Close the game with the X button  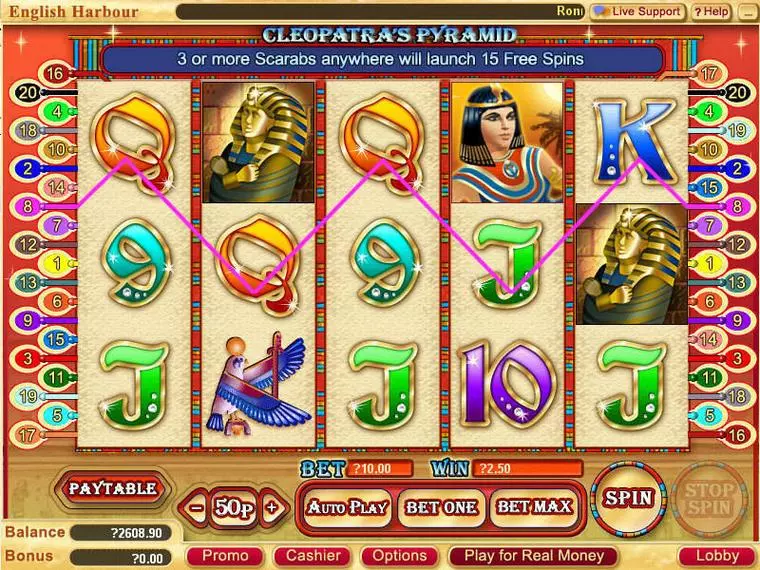click(747, 11)
